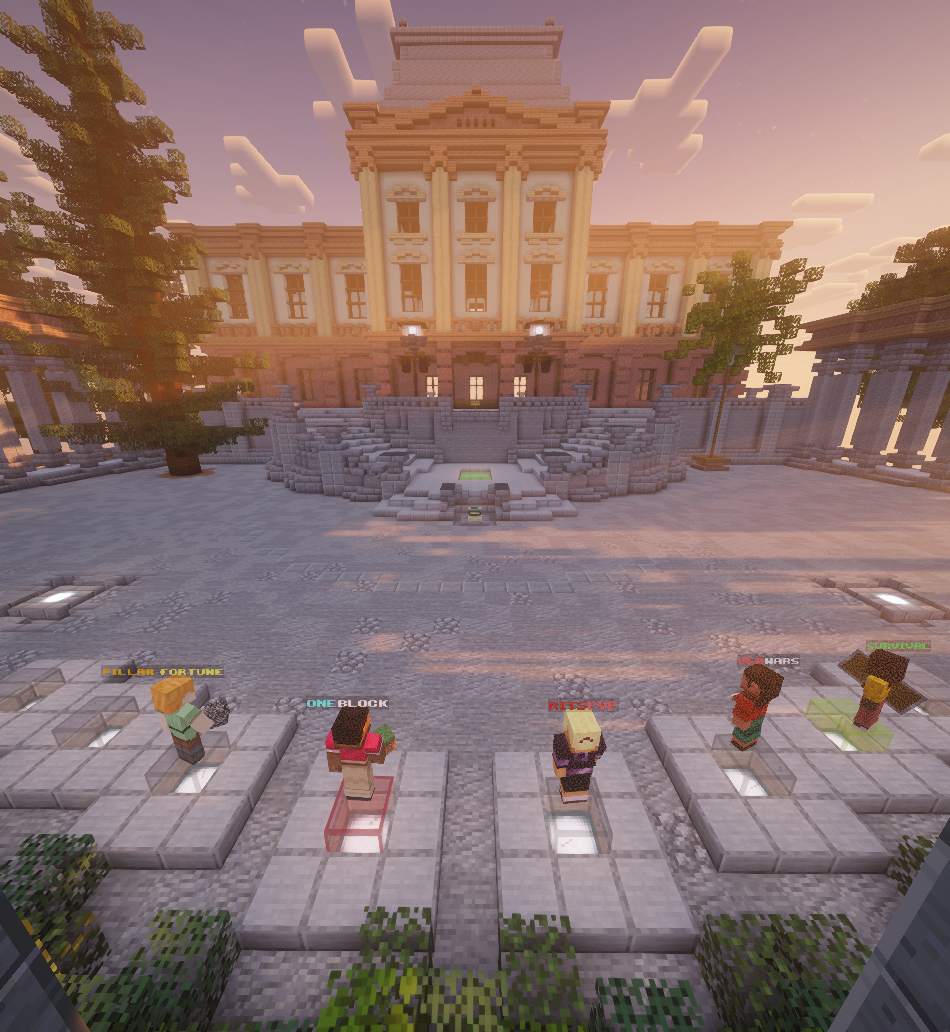Select the Pillar Fortune game mode NPC
Screen dimensions: 950x1032
tap(185, 717)
